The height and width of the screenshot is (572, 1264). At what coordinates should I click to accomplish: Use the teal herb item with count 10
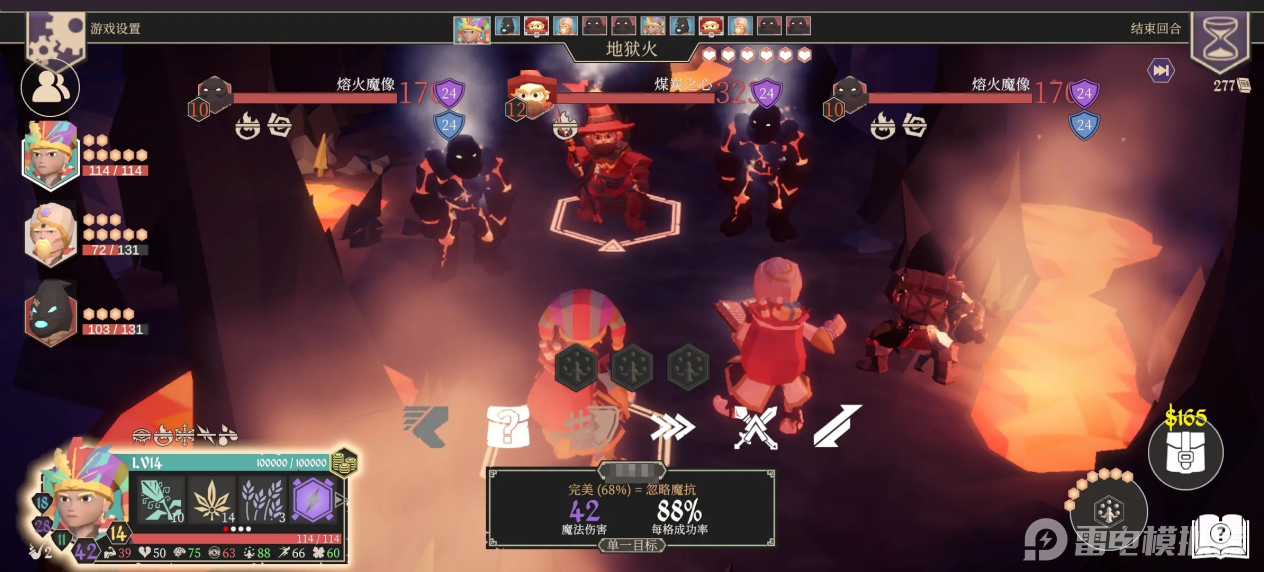[158, 499]
